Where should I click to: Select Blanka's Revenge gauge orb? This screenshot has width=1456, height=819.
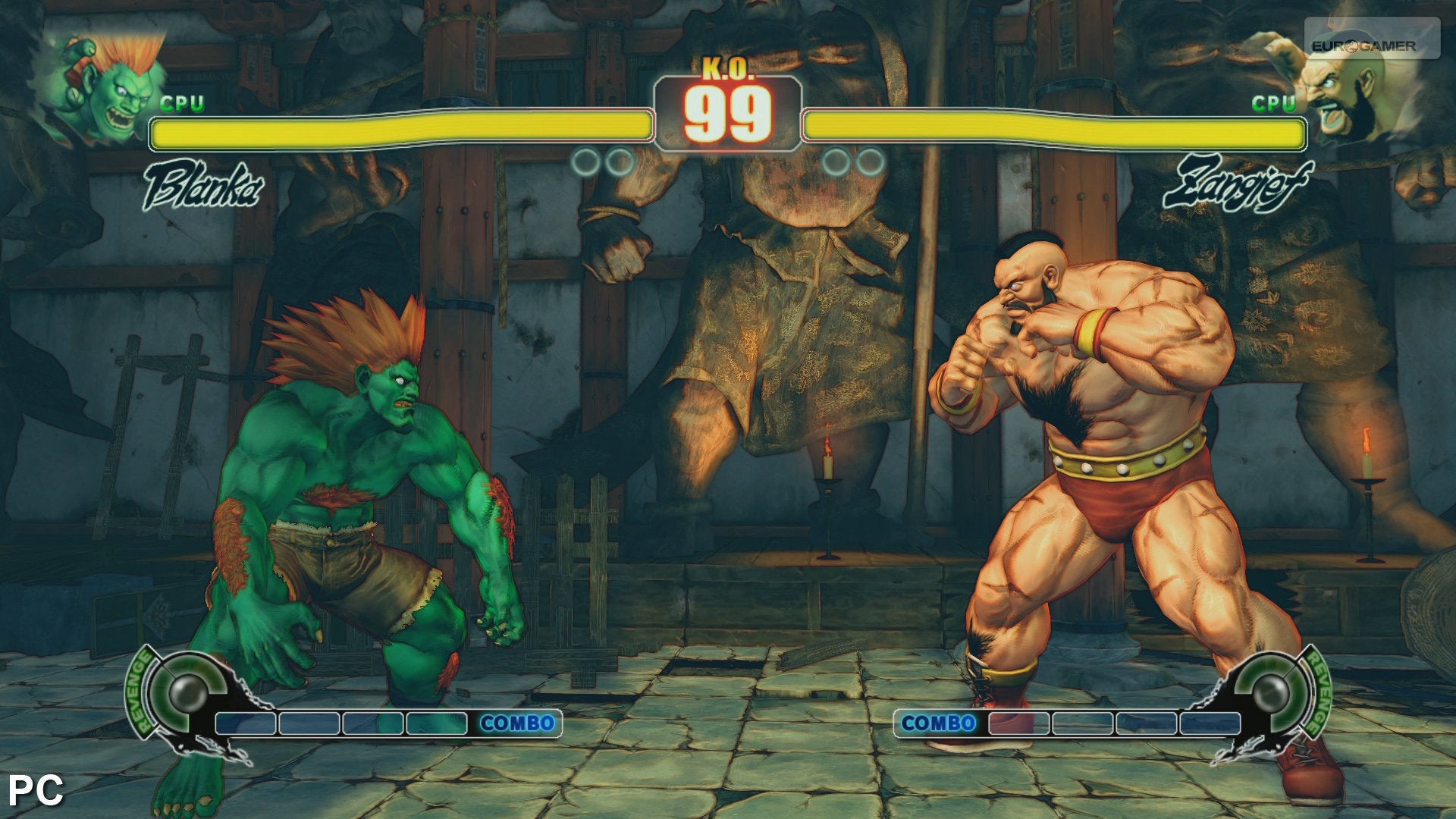187,690
